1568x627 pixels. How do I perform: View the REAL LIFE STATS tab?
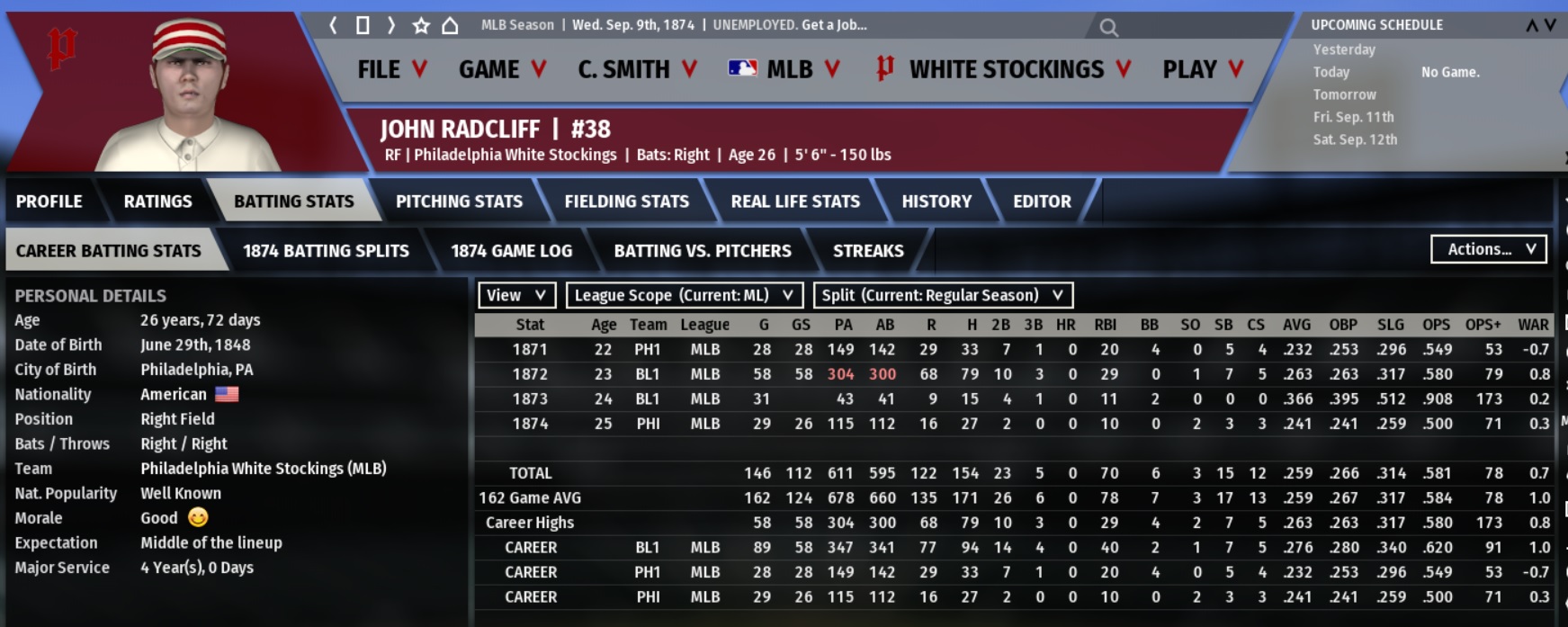pyautogui.click(x=795, y=202)
